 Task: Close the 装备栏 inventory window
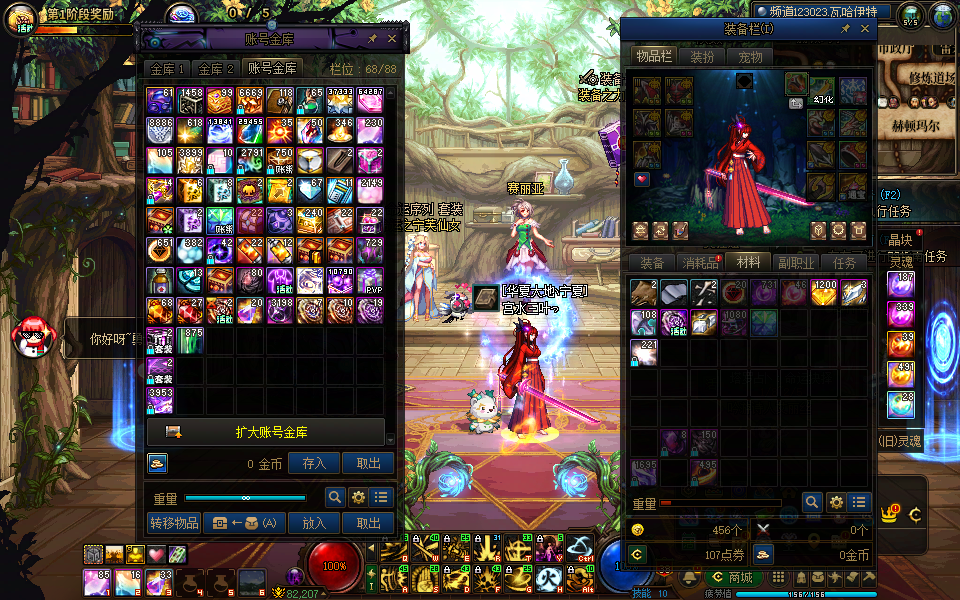point(865,30)
